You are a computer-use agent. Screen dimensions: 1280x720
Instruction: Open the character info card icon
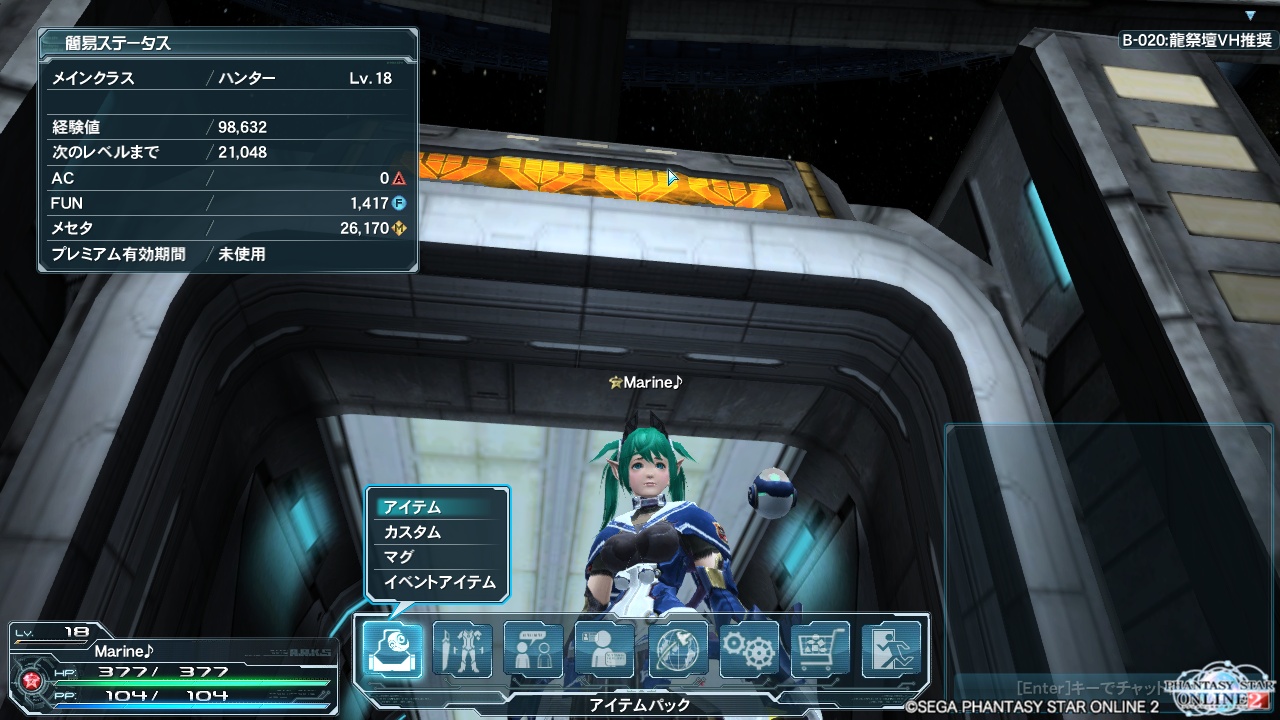coord(605,650)
